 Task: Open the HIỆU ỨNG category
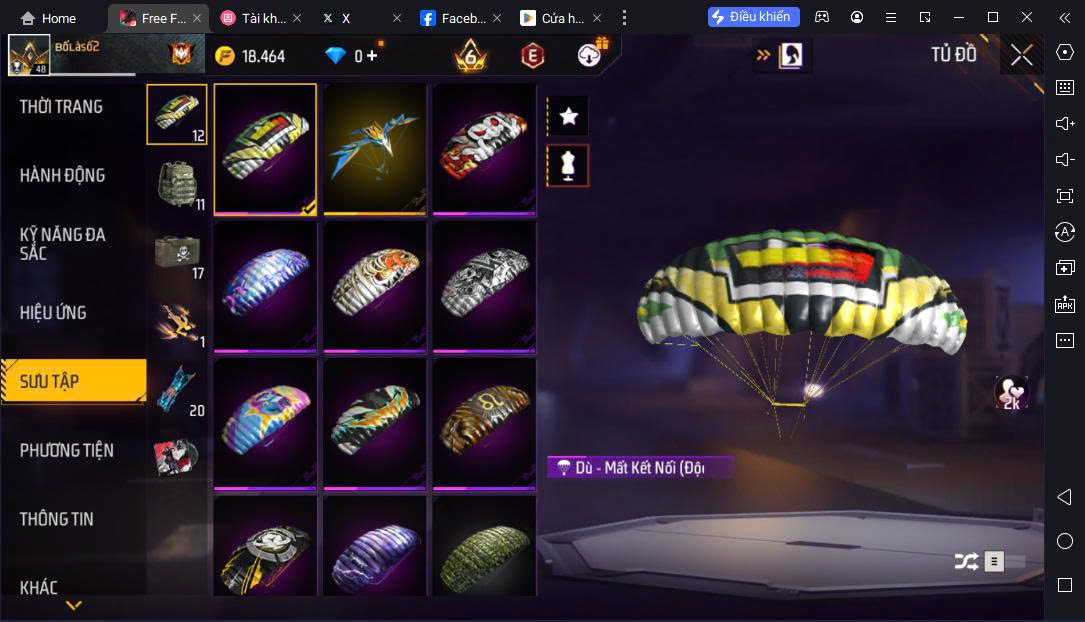(53, 313)
